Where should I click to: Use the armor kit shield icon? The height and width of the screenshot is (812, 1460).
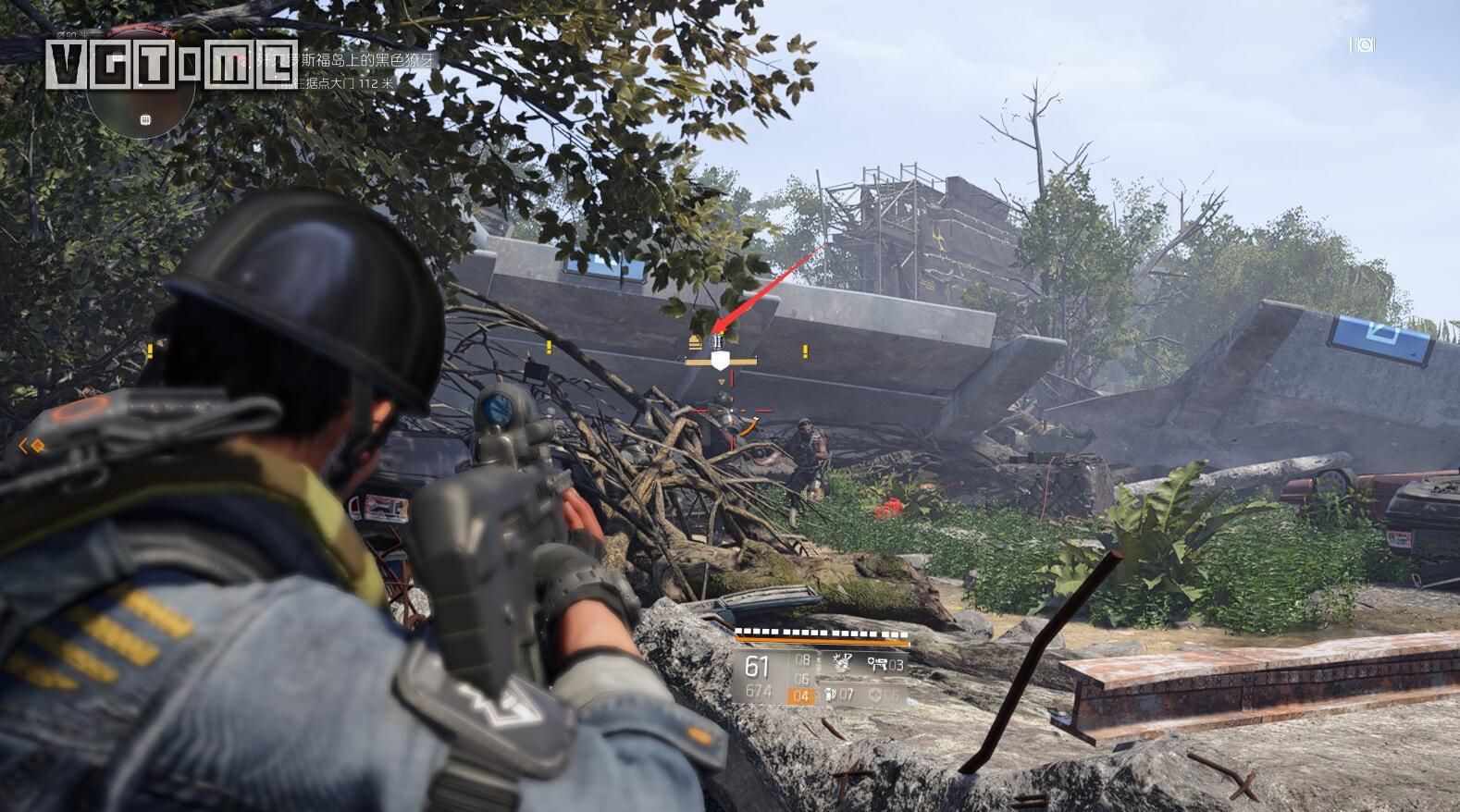(x=876, y=694)
